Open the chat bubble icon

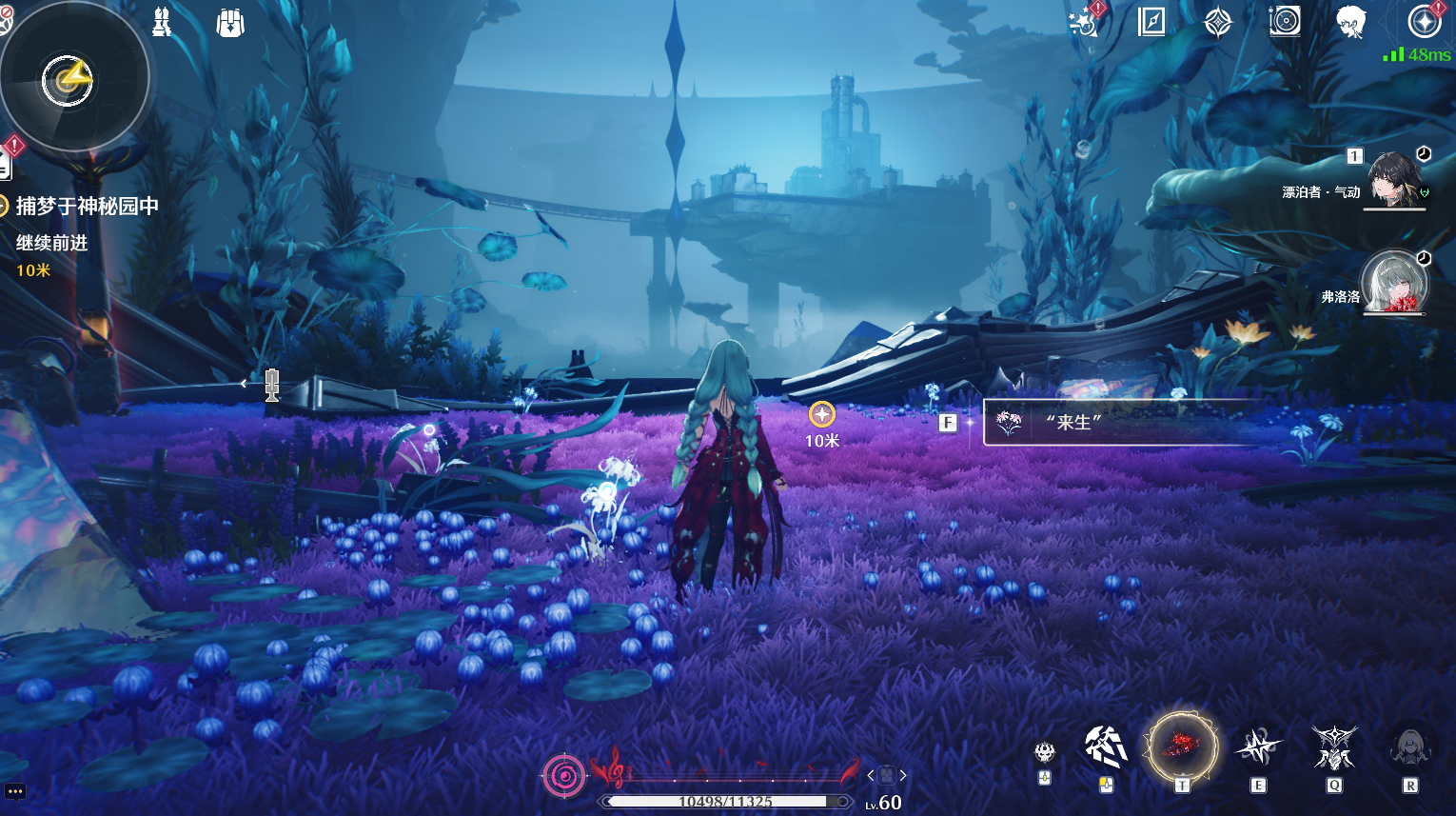coord(15,792)
